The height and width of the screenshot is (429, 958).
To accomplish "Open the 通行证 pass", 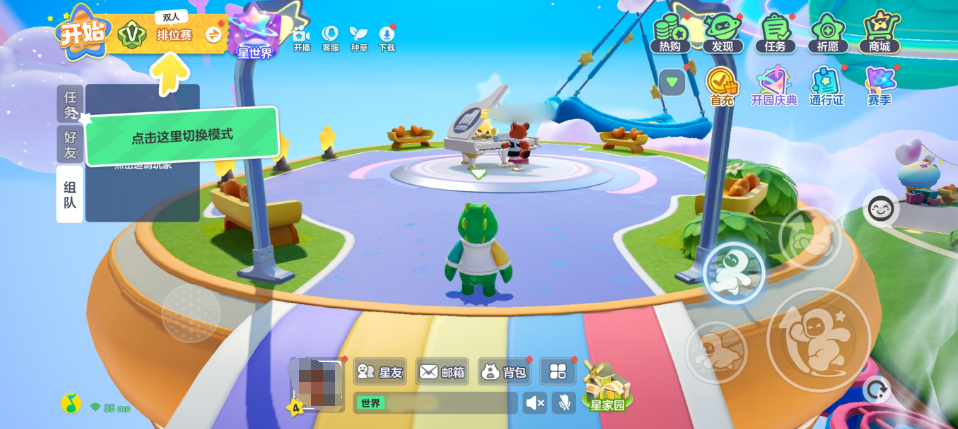I will (x=827, y=86).
